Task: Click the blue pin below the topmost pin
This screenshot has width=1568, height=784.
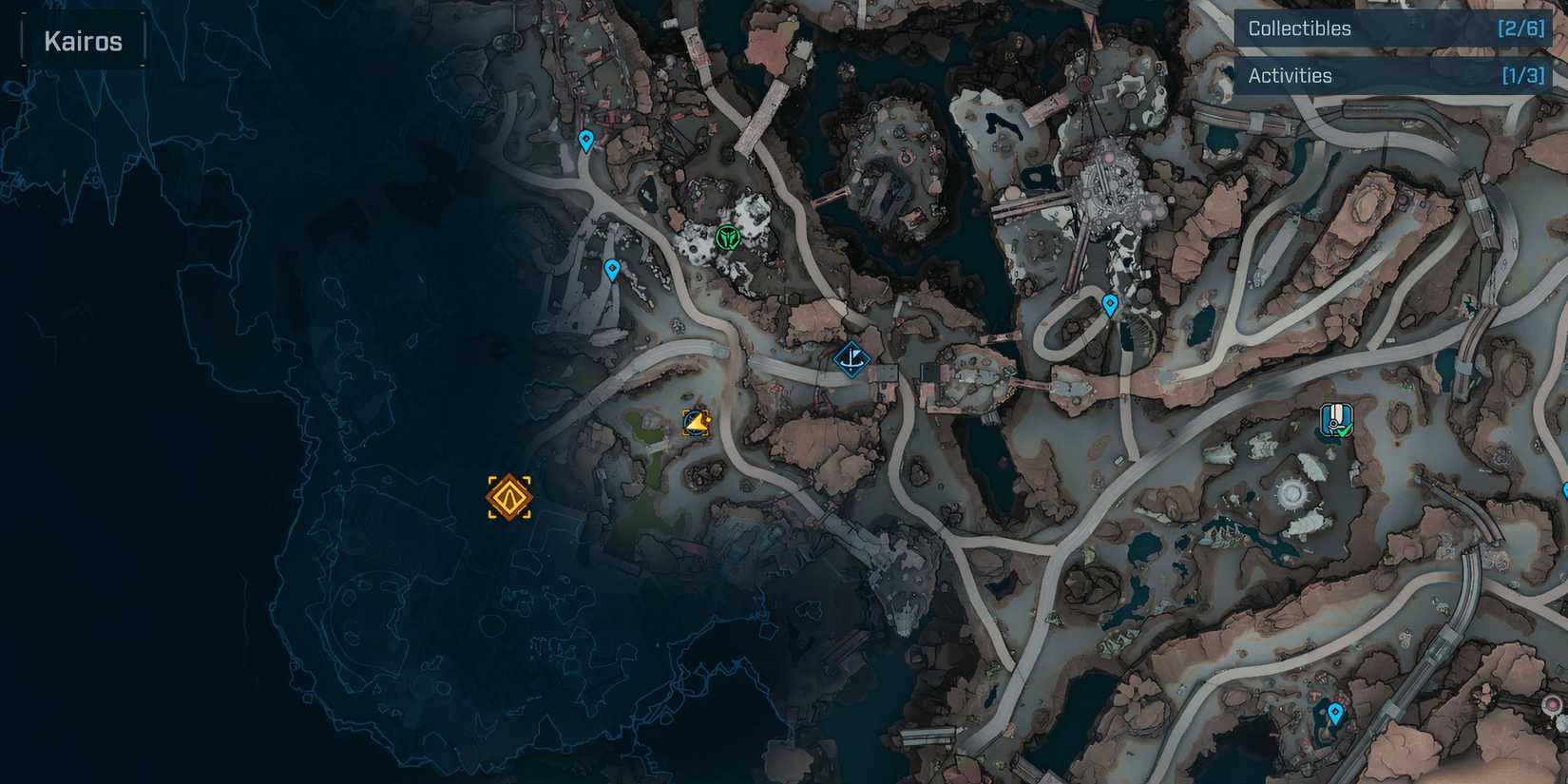Action: click(612, 268)
